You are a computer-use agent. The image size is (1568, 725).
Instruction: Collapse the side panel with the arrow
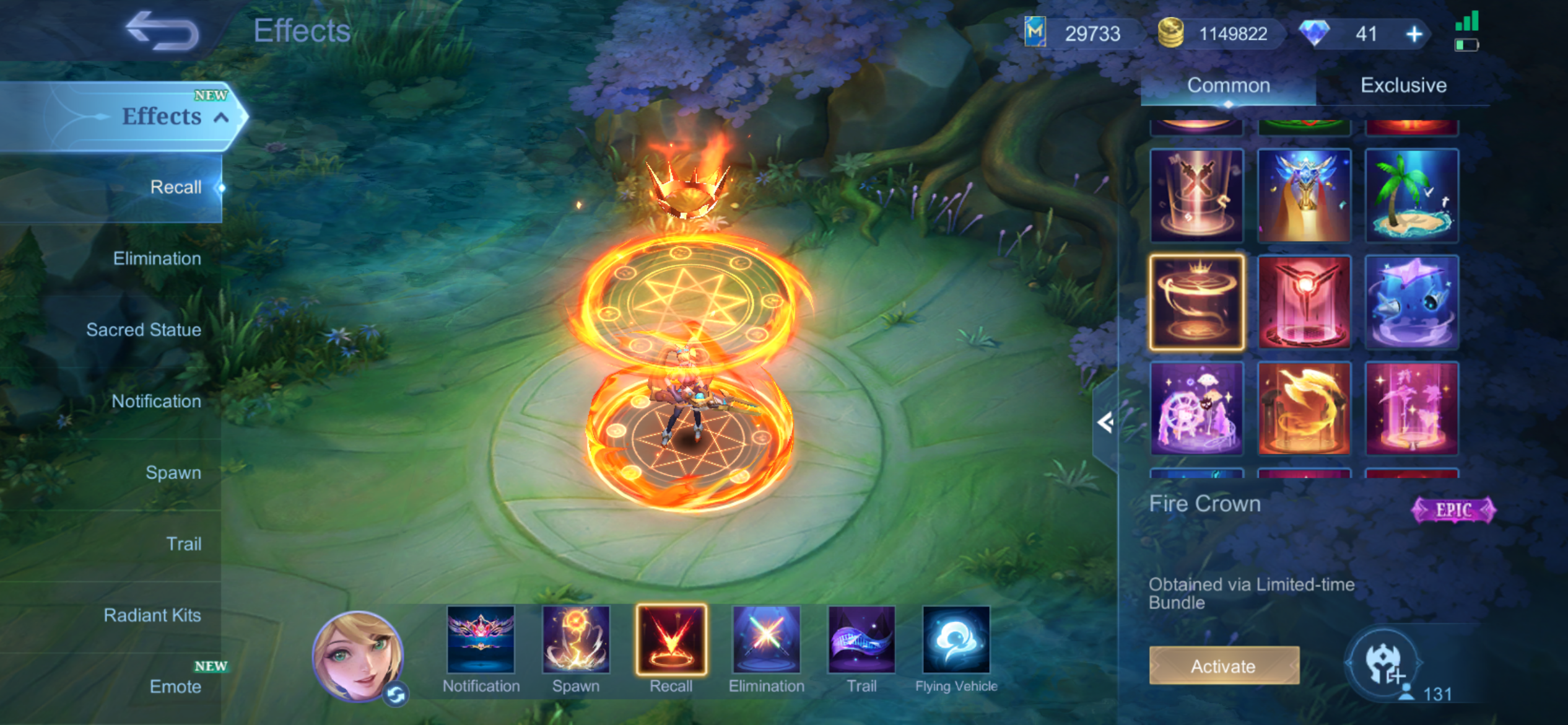click(1105, 423)
